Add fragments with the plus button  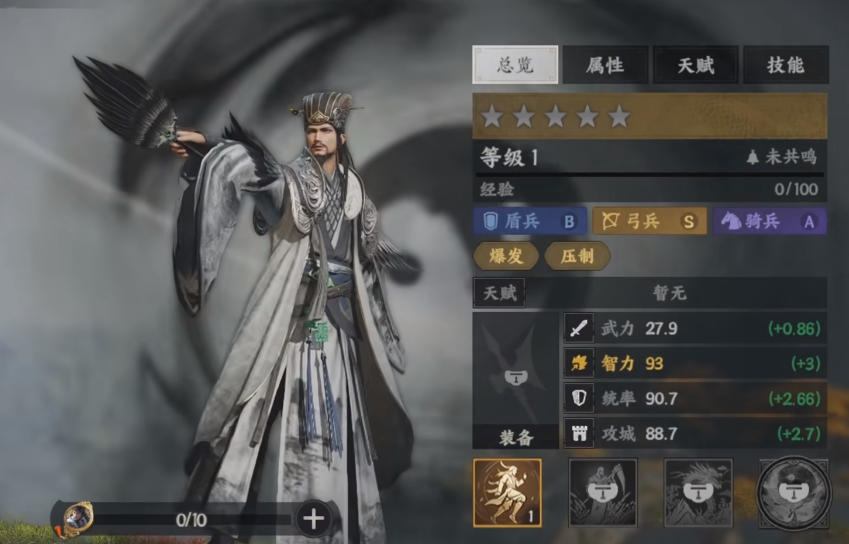coord(313,518)
